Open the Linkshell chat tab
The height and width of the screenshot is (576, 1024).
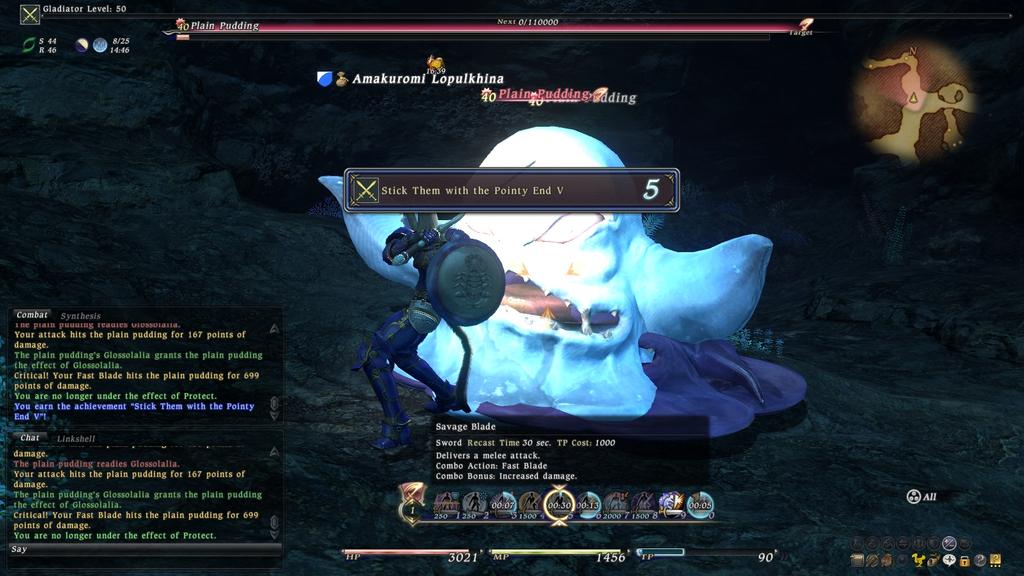pyautogui.click(x=76, y=438)
